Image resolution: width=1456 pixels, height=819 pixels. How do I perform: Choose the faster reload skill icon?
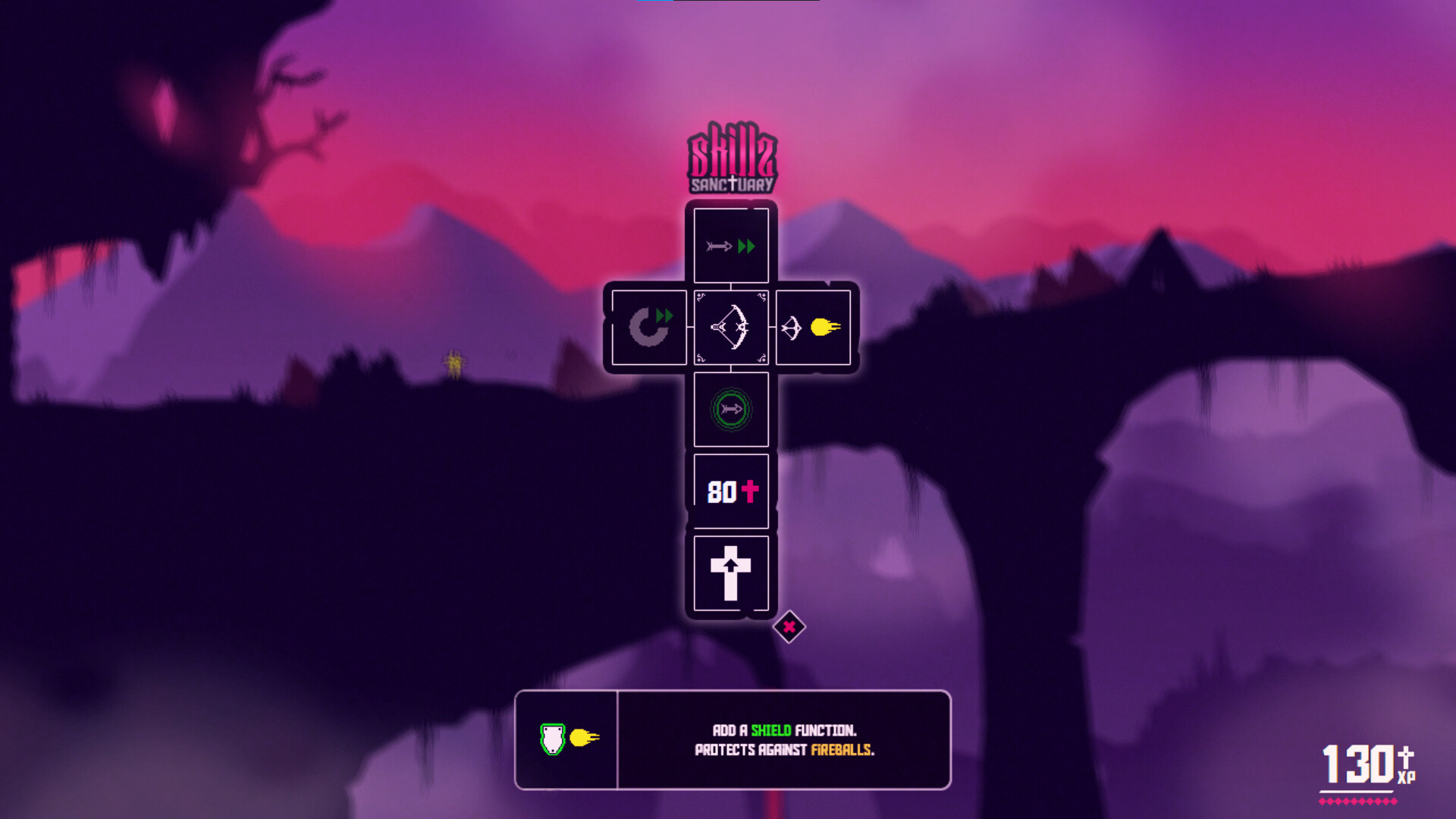tap(649, 328)
